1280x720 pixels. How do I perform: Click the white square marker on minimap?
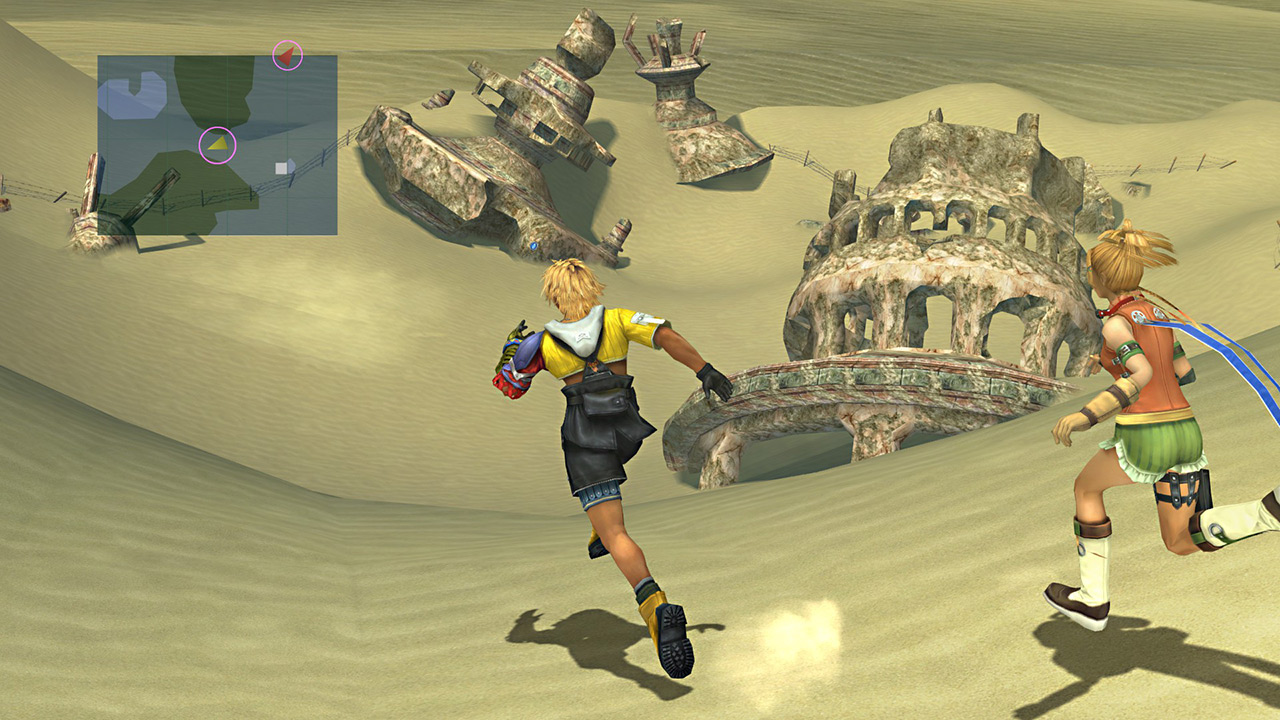click(284, 167)
